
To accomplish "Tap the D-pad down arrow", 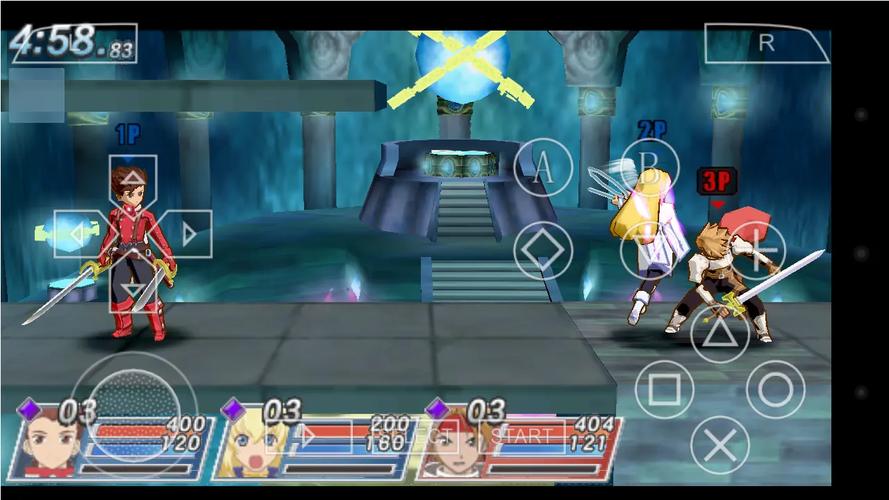I will tap(133, 290).
